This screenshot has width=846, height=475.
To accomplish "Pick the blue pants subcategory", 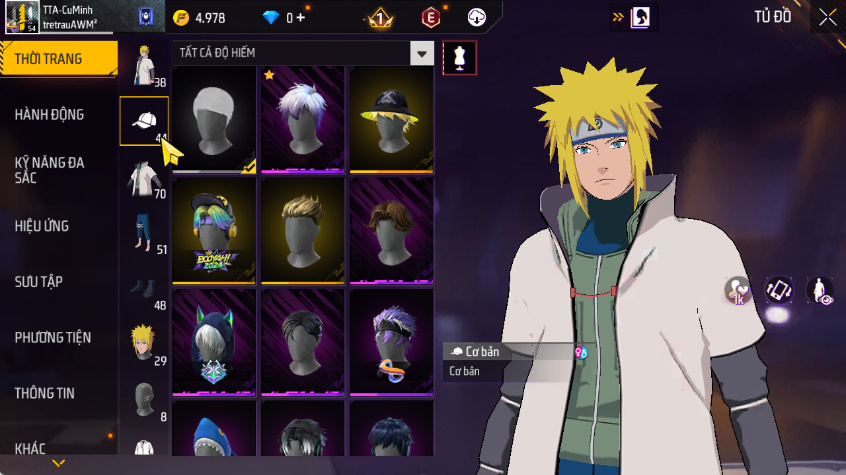I will tap(143, 234).
